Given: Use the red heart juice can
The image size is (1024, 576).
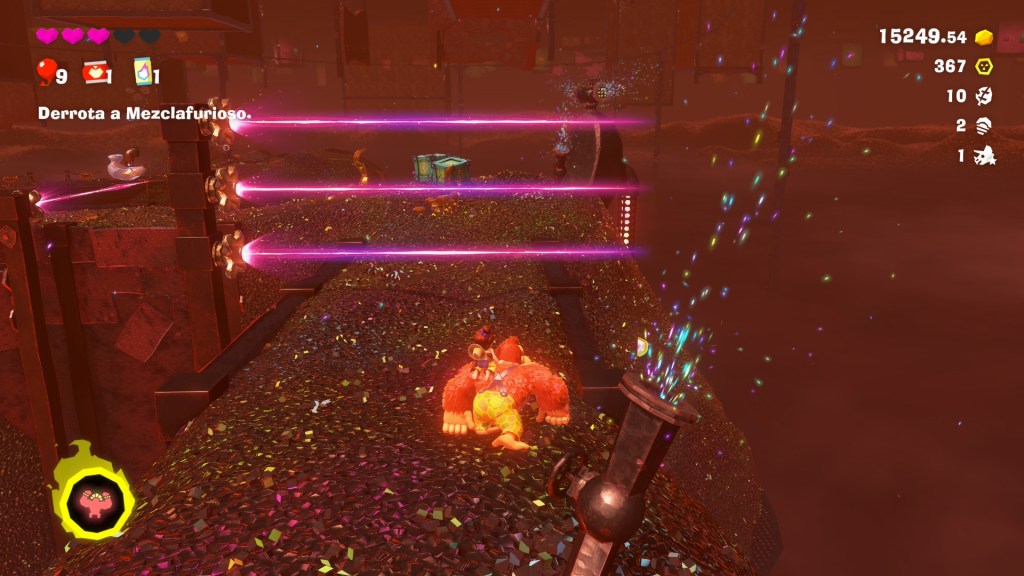Looking at the screenshot, I should [95, 71].
